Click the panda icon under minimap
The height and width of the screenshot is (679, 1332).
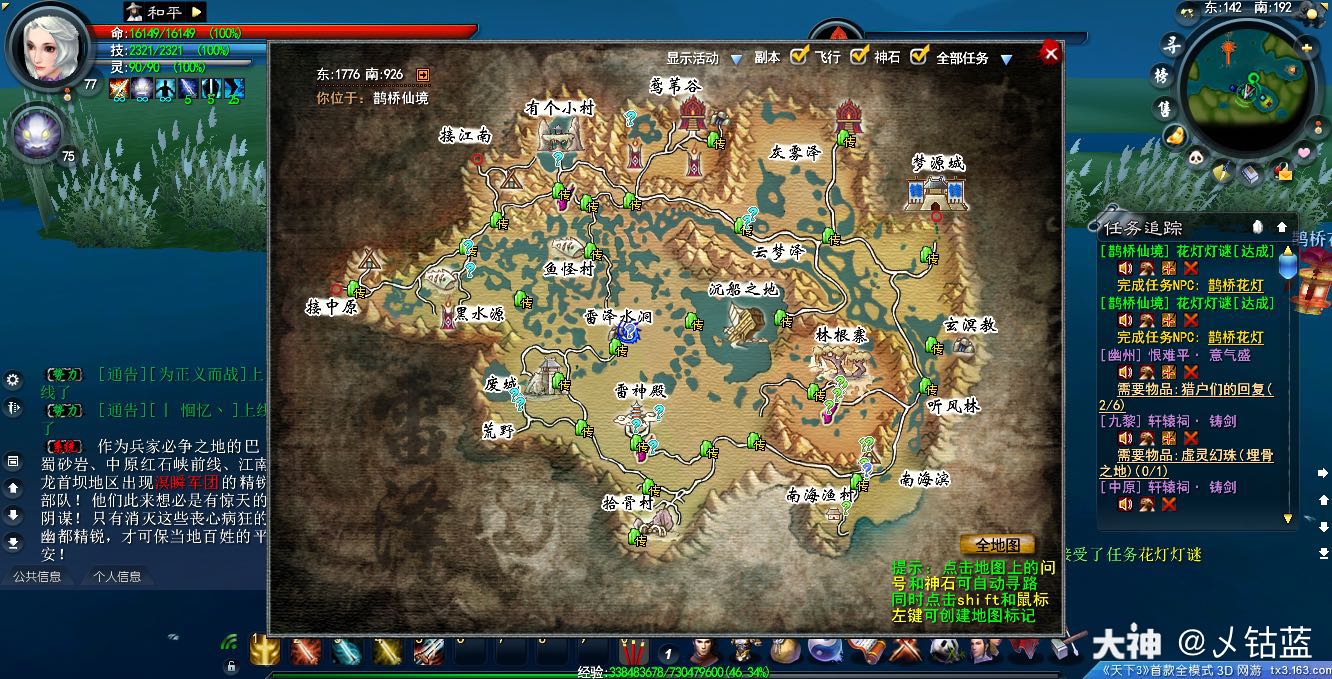(x=1196, y=158)
